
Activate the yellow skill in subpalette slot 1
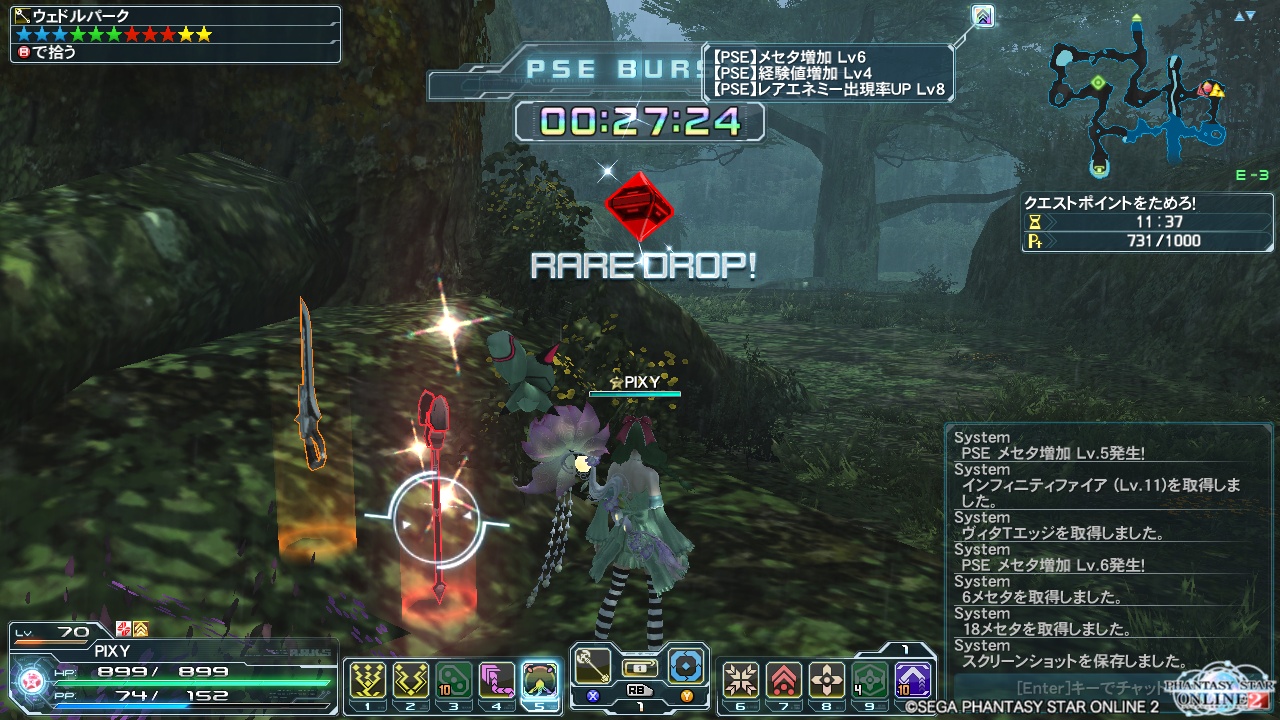(368, 680)
